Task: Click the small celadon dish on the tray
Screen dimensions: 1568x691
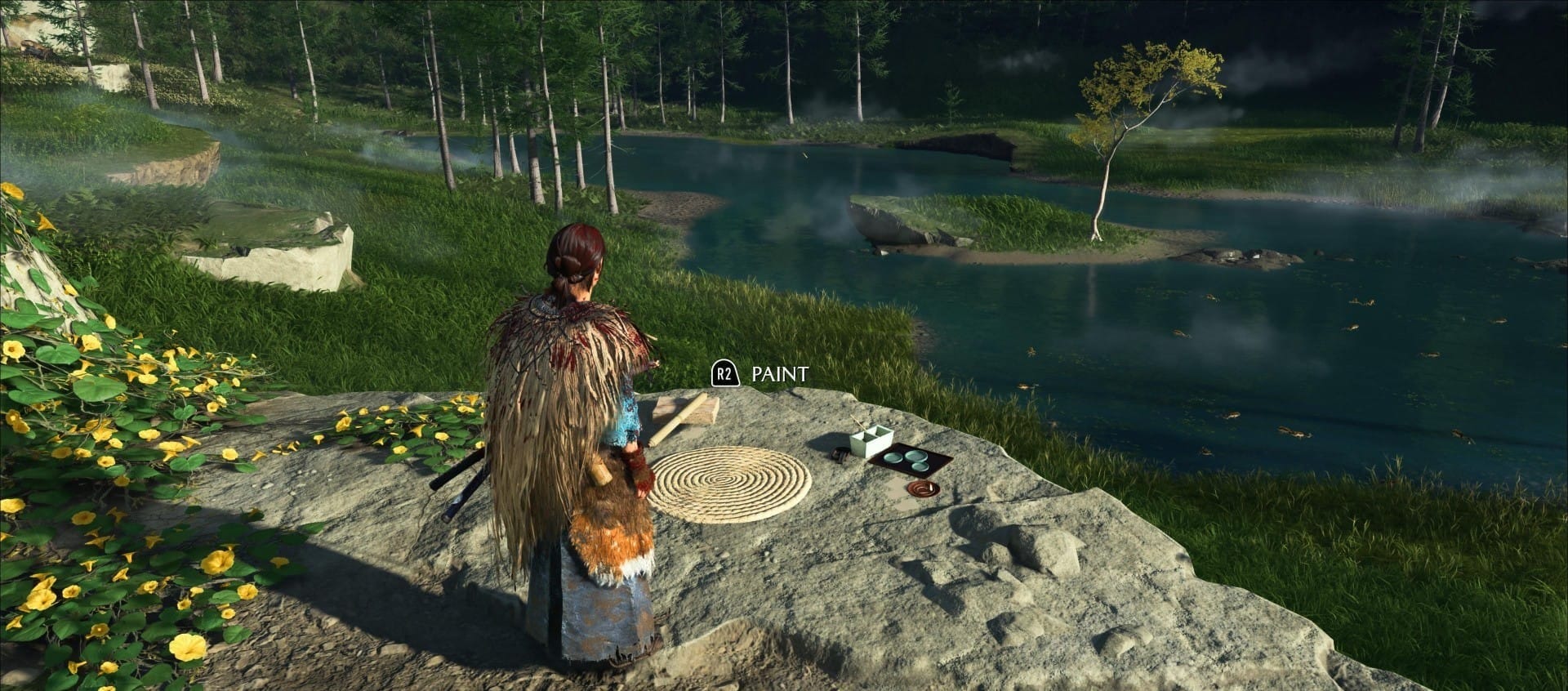Action: tap(920, 466)
